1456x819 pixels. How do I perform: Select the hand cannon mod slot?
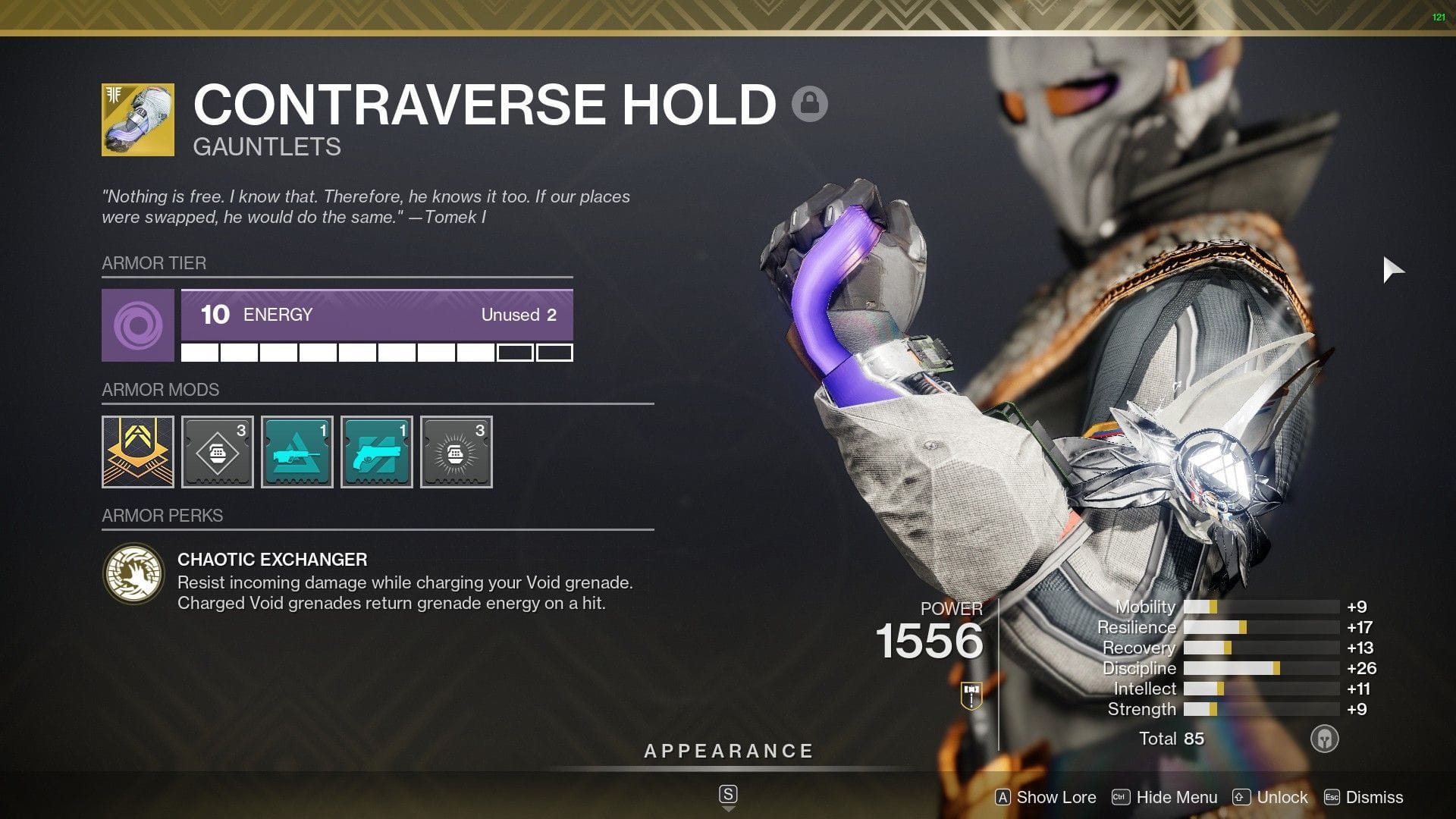(x=376, y=451)
